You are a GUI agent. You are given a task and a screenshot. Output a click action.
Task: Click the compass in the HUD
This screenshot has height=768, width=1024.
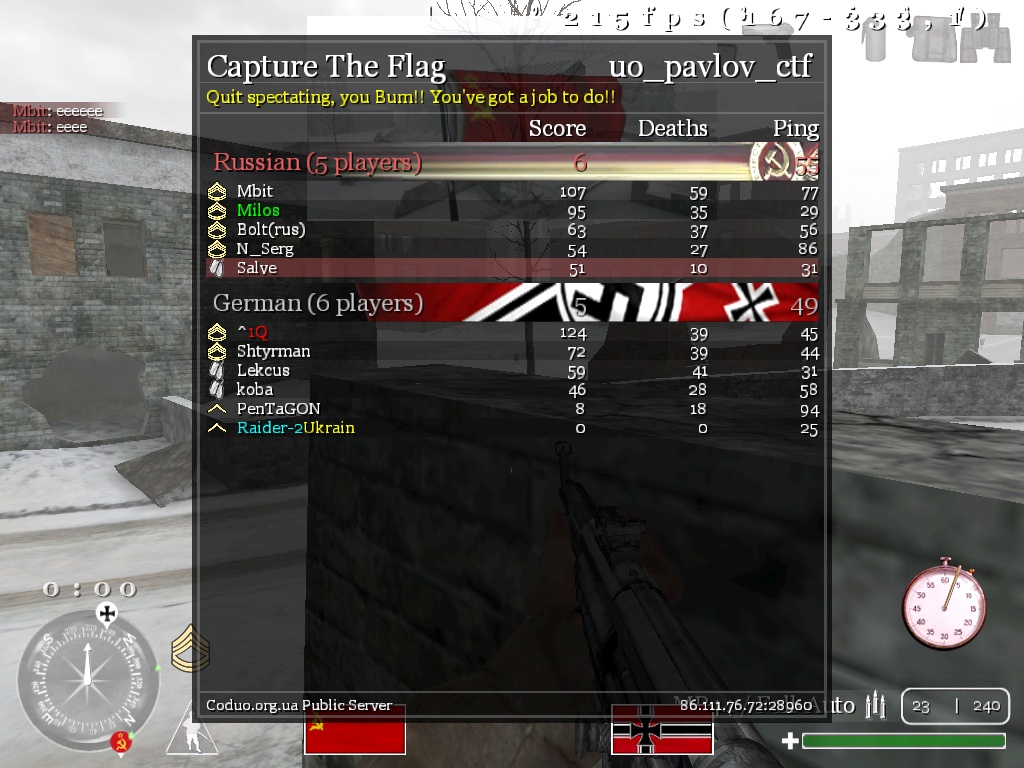point(87,680)
